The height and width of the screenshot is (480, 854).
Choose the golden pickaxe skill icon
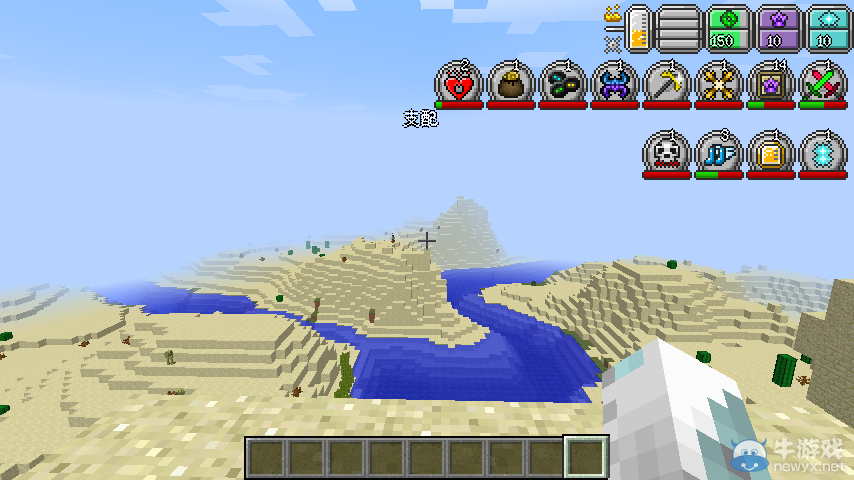667,83
